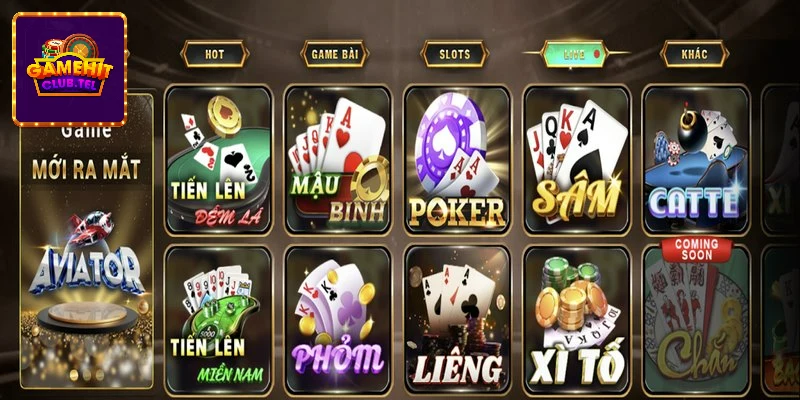Select the SLOTS tab
Image resolution: width=800 pixels, height=400 pixels.
(x=454, y=54)
